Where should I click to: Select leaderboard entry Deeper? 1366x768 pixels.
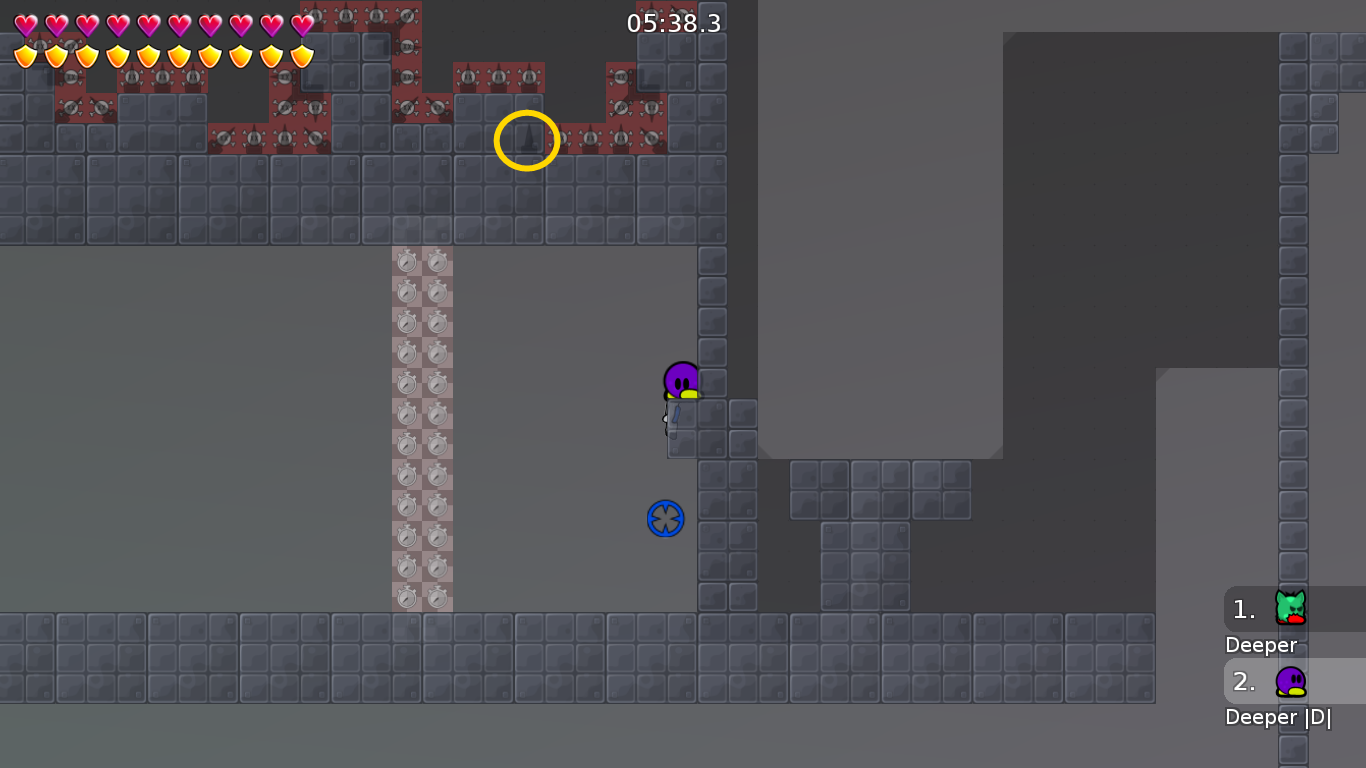tap(1260, 645)
